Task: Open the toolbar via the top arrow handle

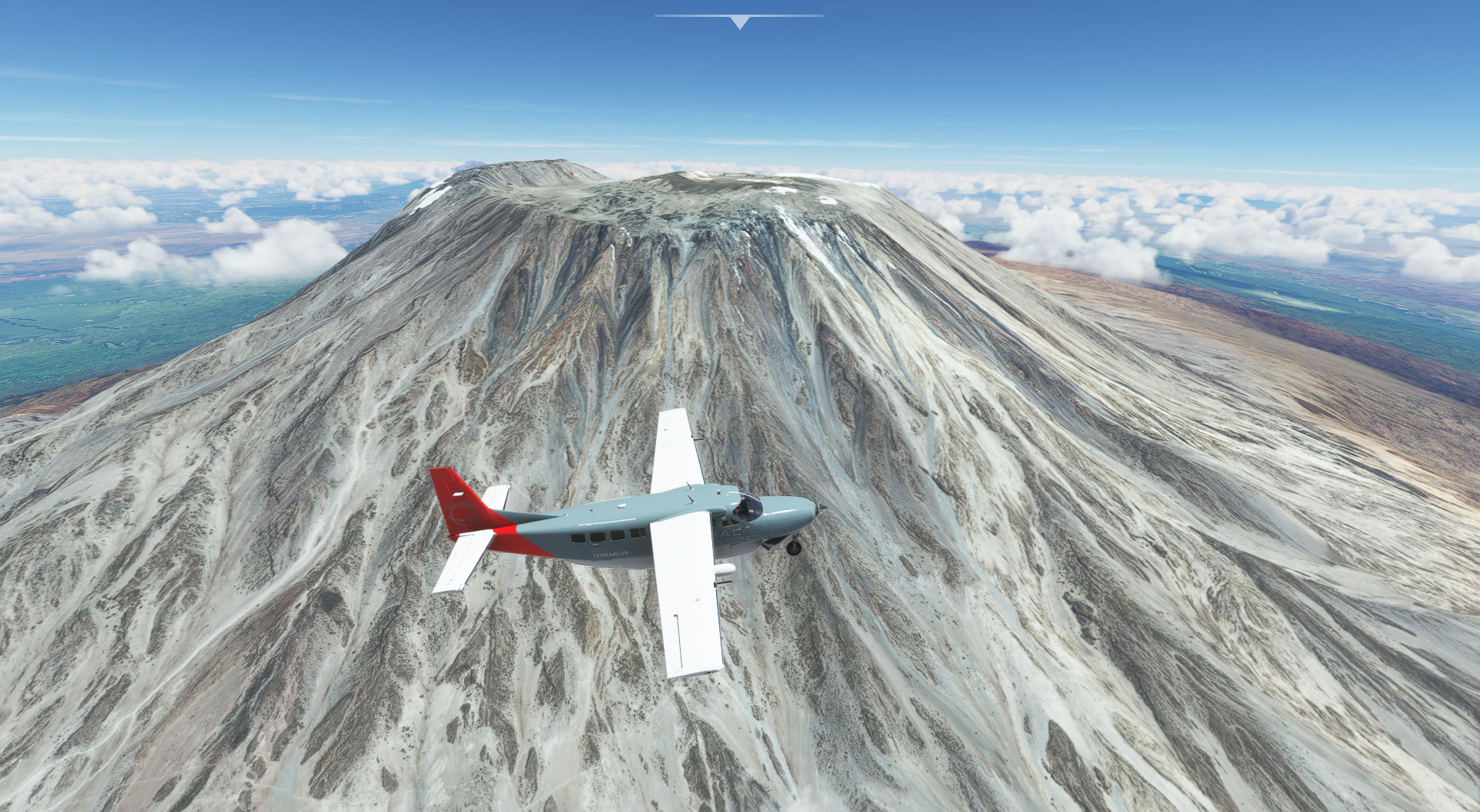Action: (739, 22)
